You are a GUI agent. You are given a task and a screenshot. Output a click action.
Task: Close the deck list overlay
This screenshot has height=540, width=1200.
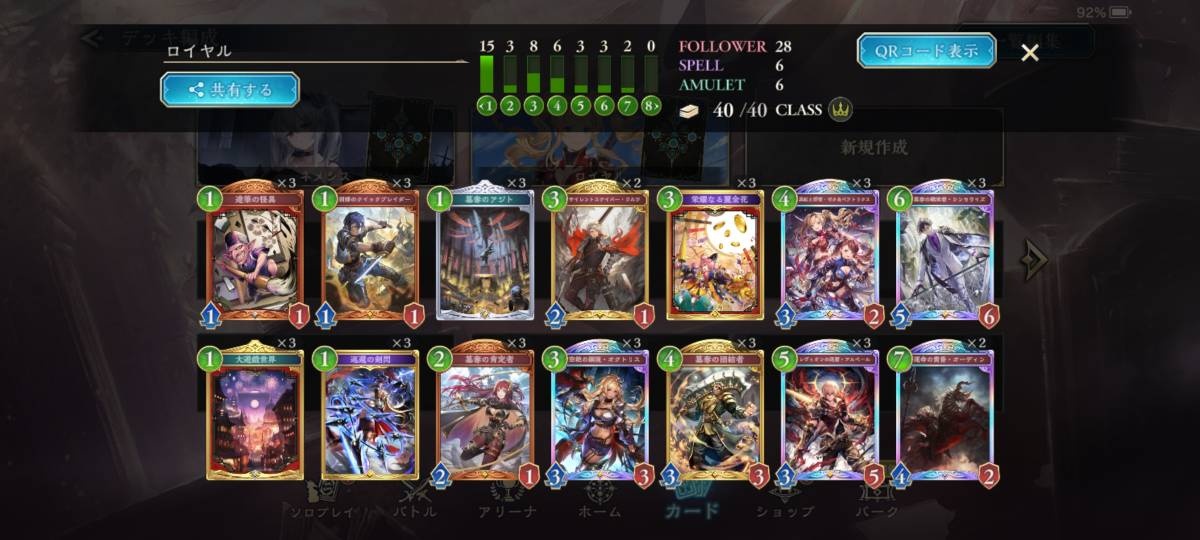pyautogui.click(x=1030, y=52)
